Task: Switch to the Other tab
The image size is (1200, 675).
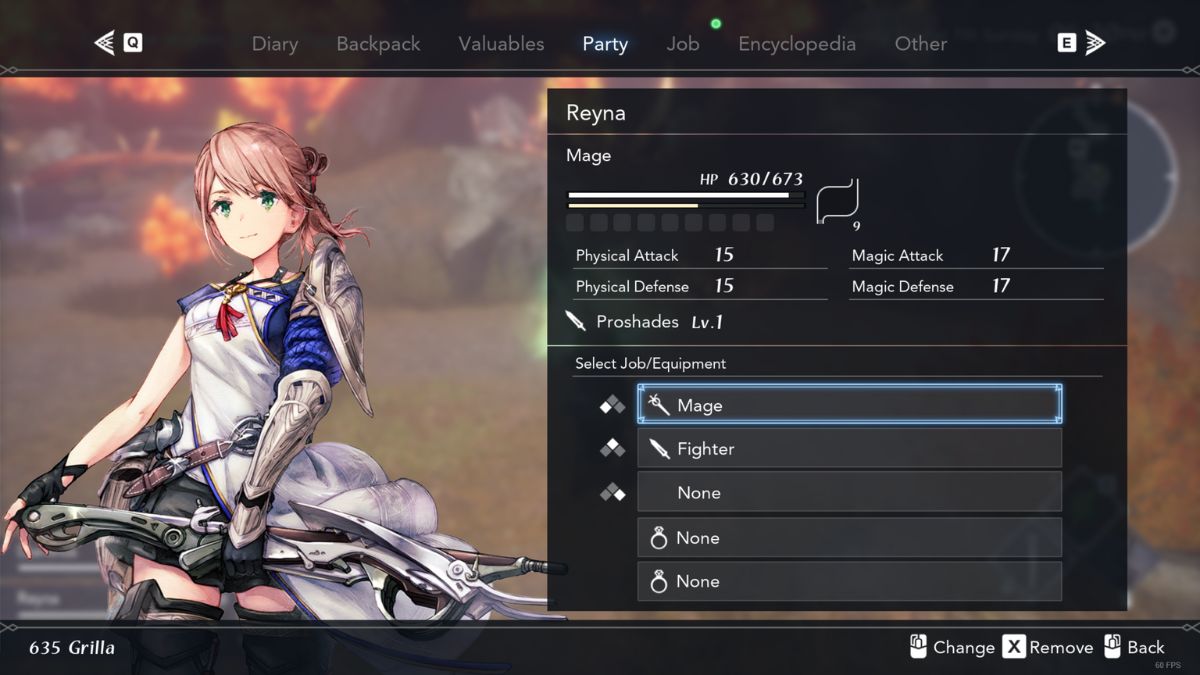Action: click(920, 44)
